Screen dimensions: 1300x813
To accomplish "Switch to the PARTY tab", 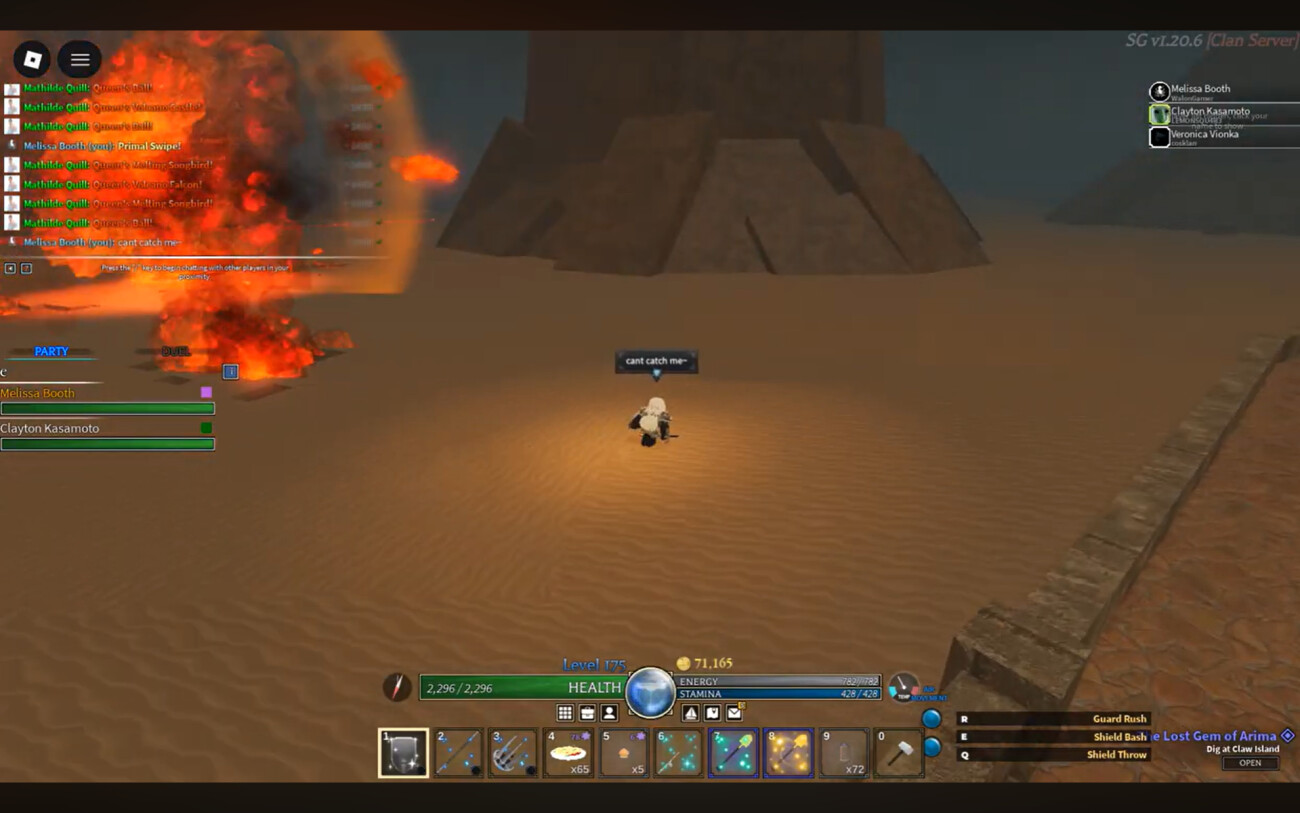I will pyautogui.click(x=51, y=352).
